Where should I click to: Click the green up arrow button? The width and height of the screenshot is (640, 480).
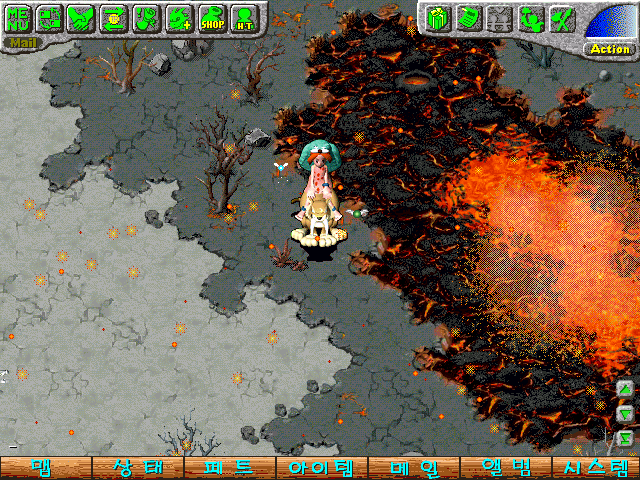(624, 389)
